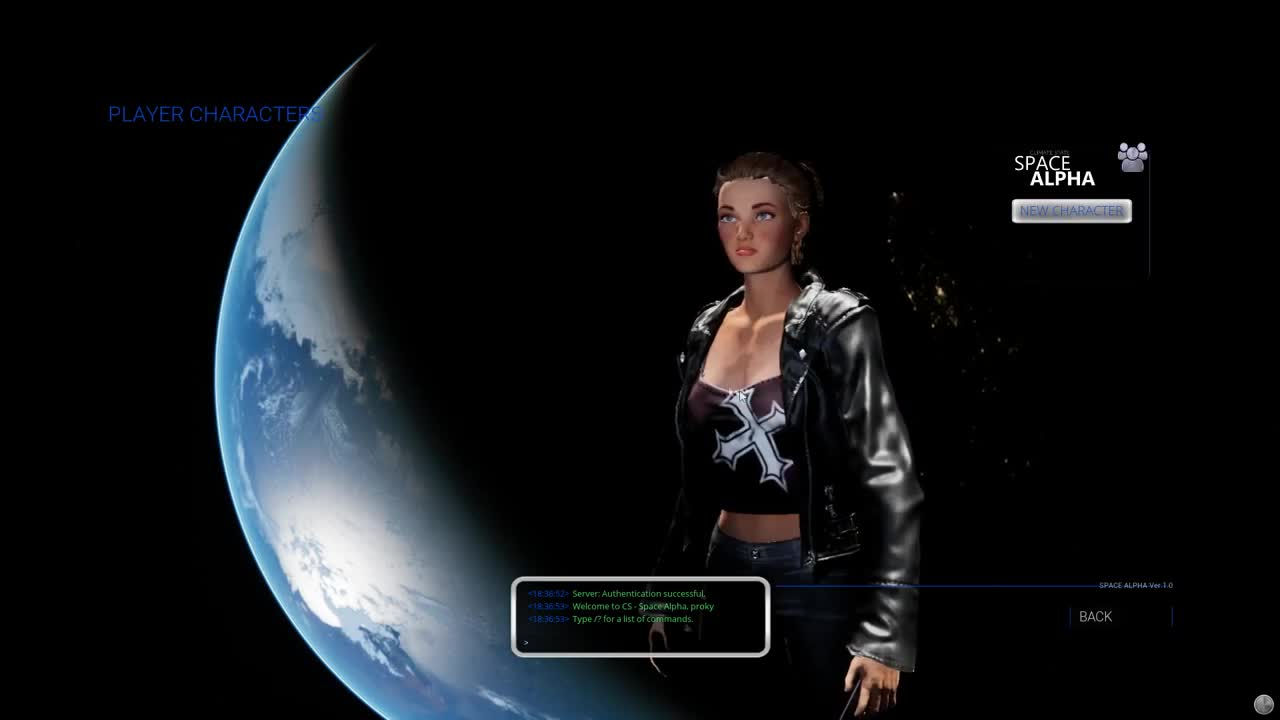Click the chat window frame icon area
The height and width of the screenshot is (720, 1280).
[x=640, y=617]
